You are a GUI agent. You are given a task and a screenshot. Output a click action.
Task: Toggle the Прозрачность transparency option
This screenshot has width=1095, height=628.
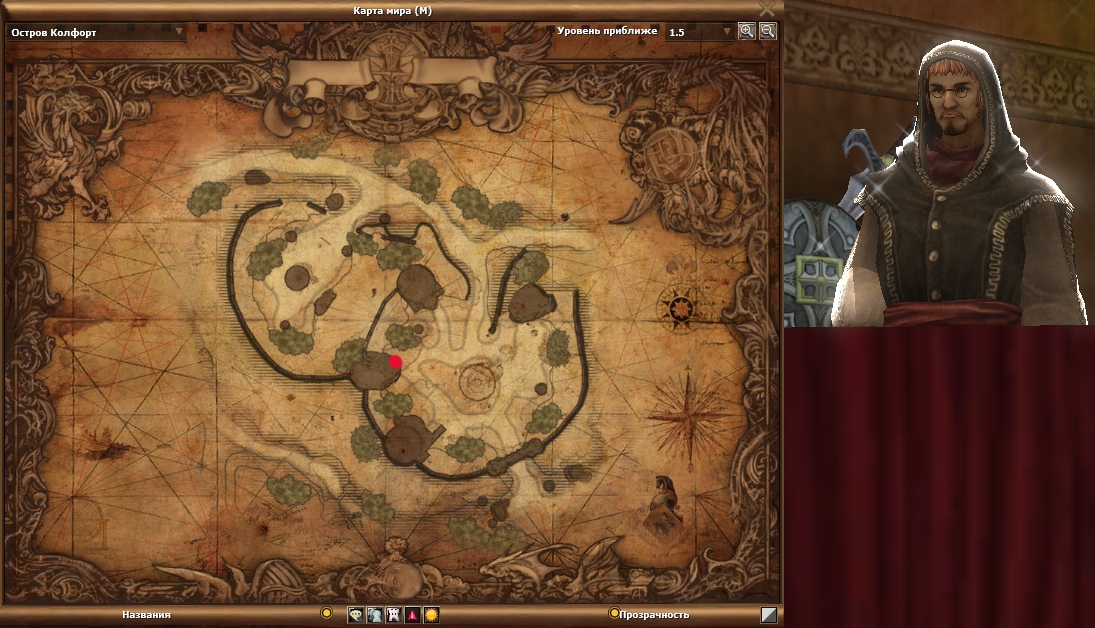click(614, 613)
